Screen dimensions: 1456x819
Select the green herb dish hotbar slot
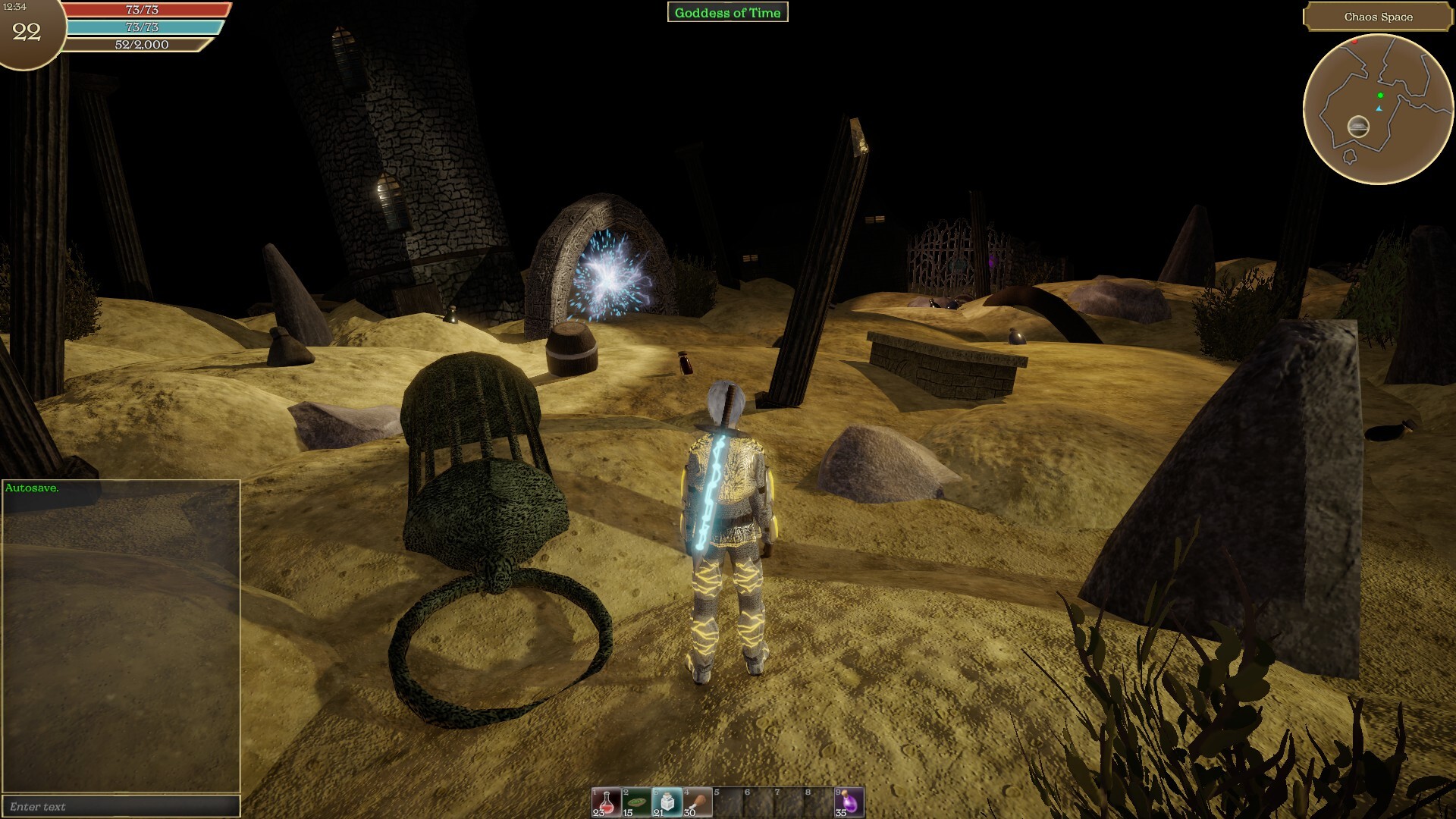click(636, 802)
